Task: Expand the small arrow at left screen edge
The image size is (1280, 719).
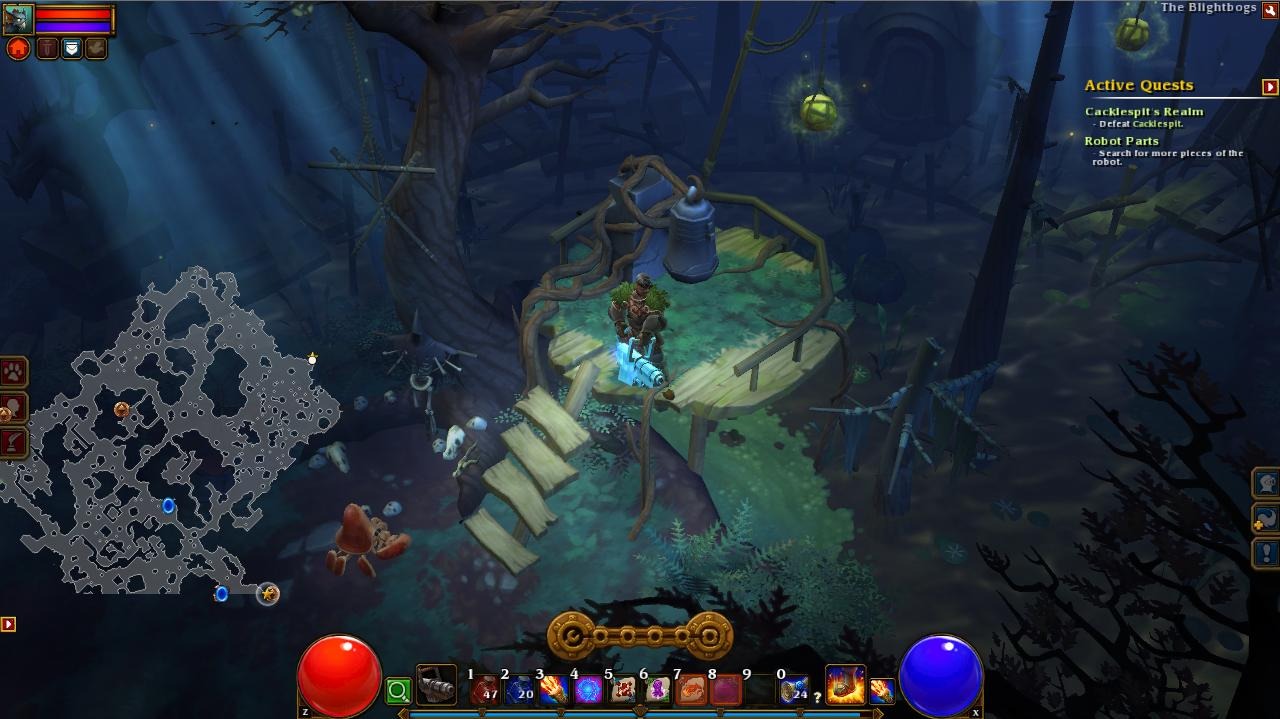Action: coord(8,624)
